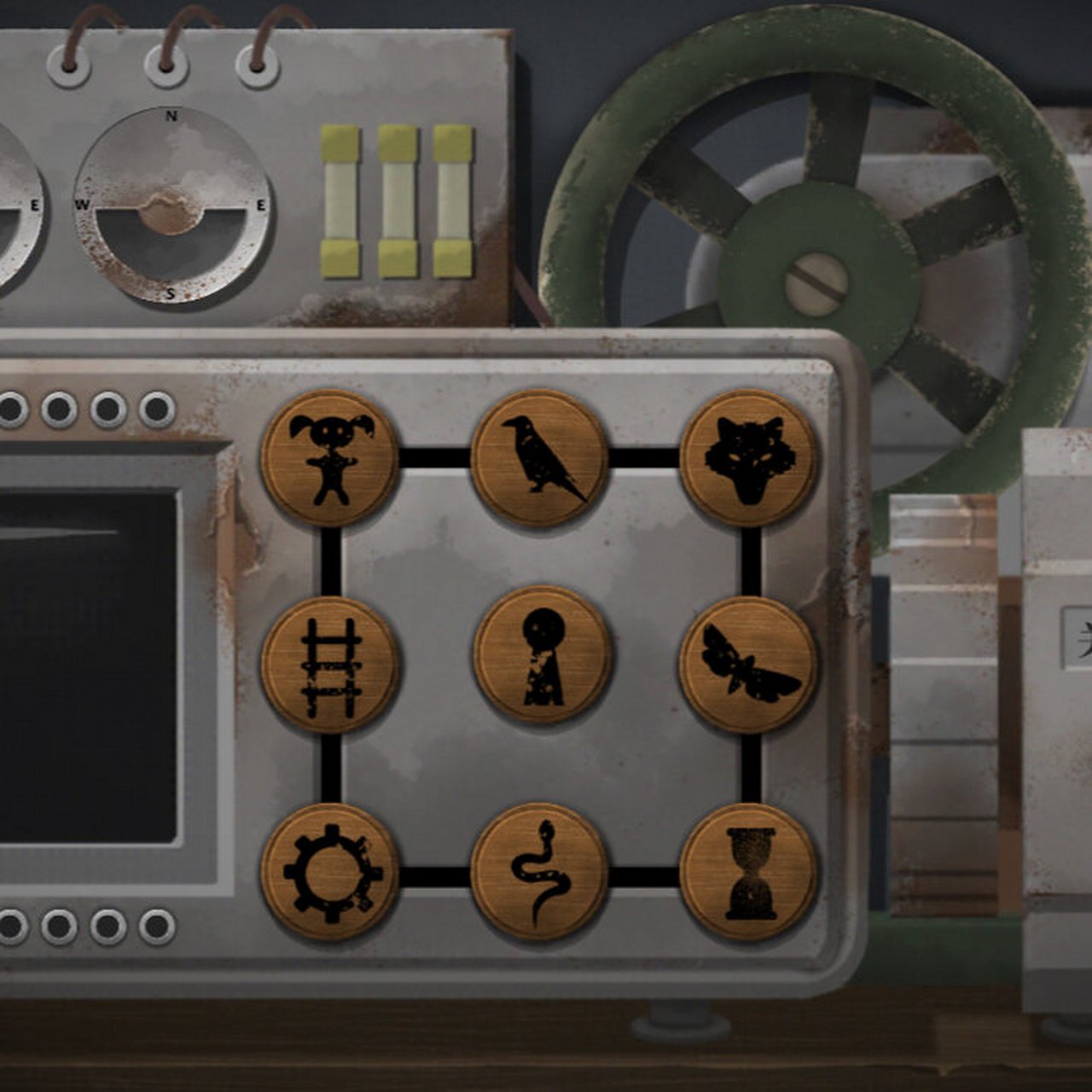Screen dimensions: 1092x1092
Task: Choose the wolf head symbol button
Action: pyautogui.click(x=749, y=458)
